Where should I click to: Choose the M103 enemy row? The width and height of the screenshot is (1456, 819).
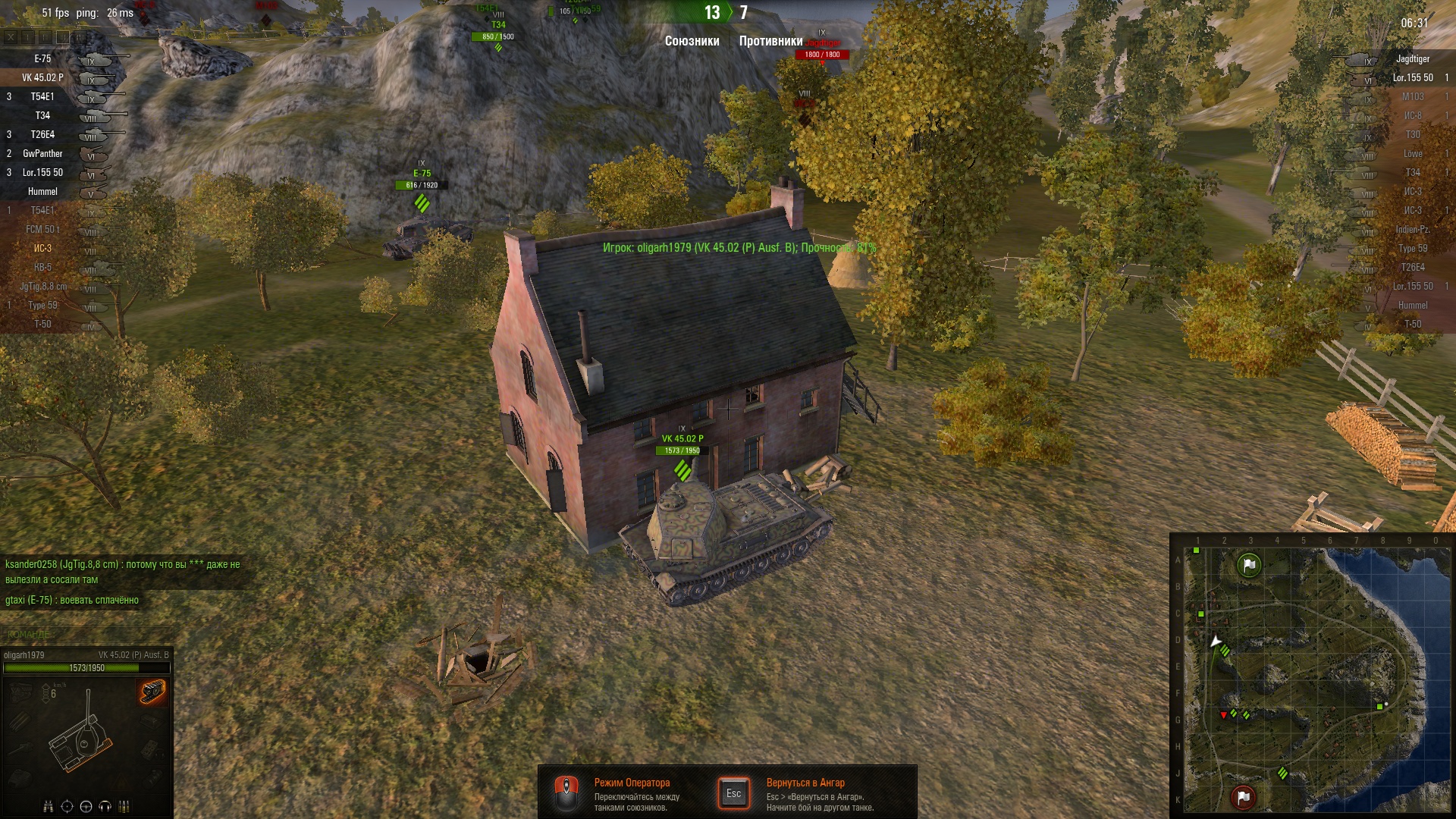(1412, 97)
